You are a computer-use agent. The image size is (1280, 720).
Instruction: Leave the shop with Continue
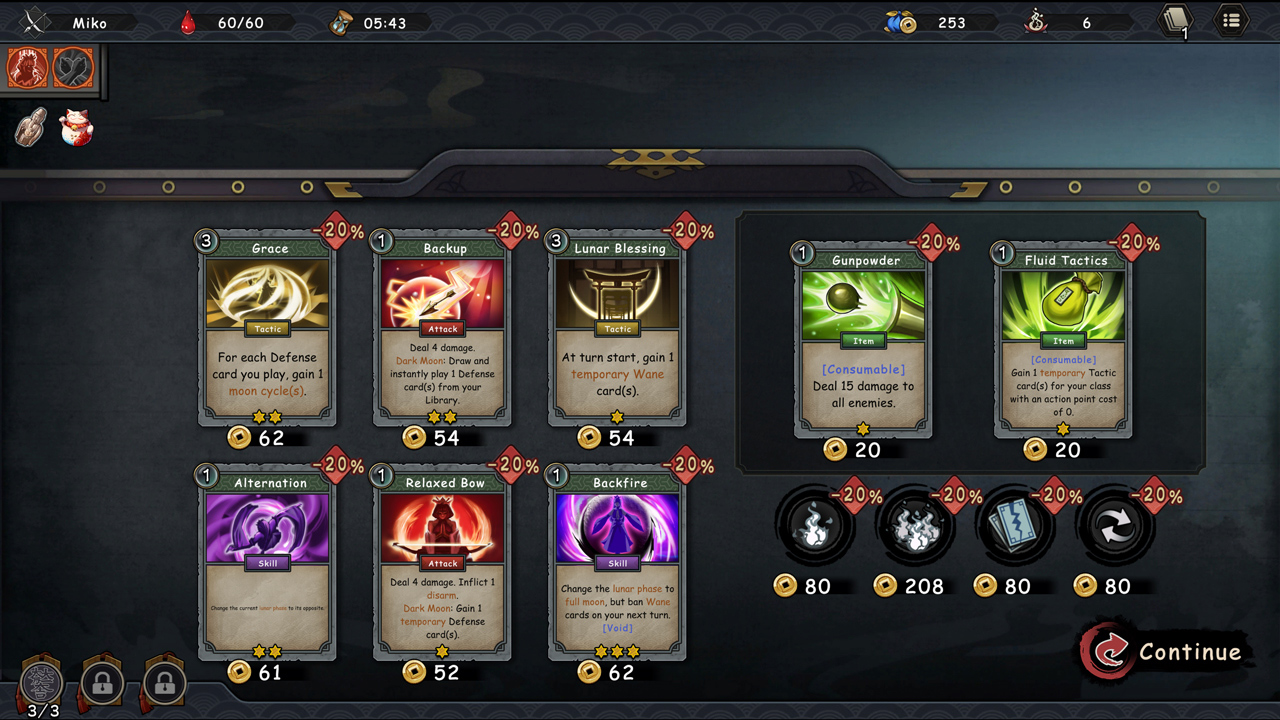click(1166, 652)
